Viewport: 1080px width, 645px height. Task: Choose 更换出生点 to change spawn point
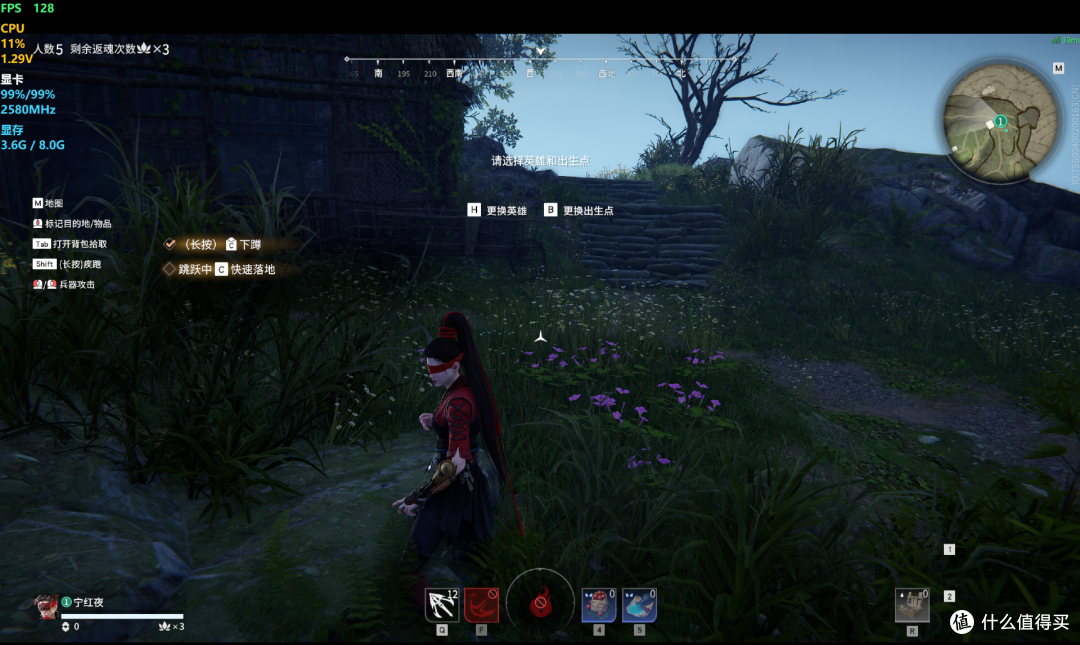click(578, 211)
